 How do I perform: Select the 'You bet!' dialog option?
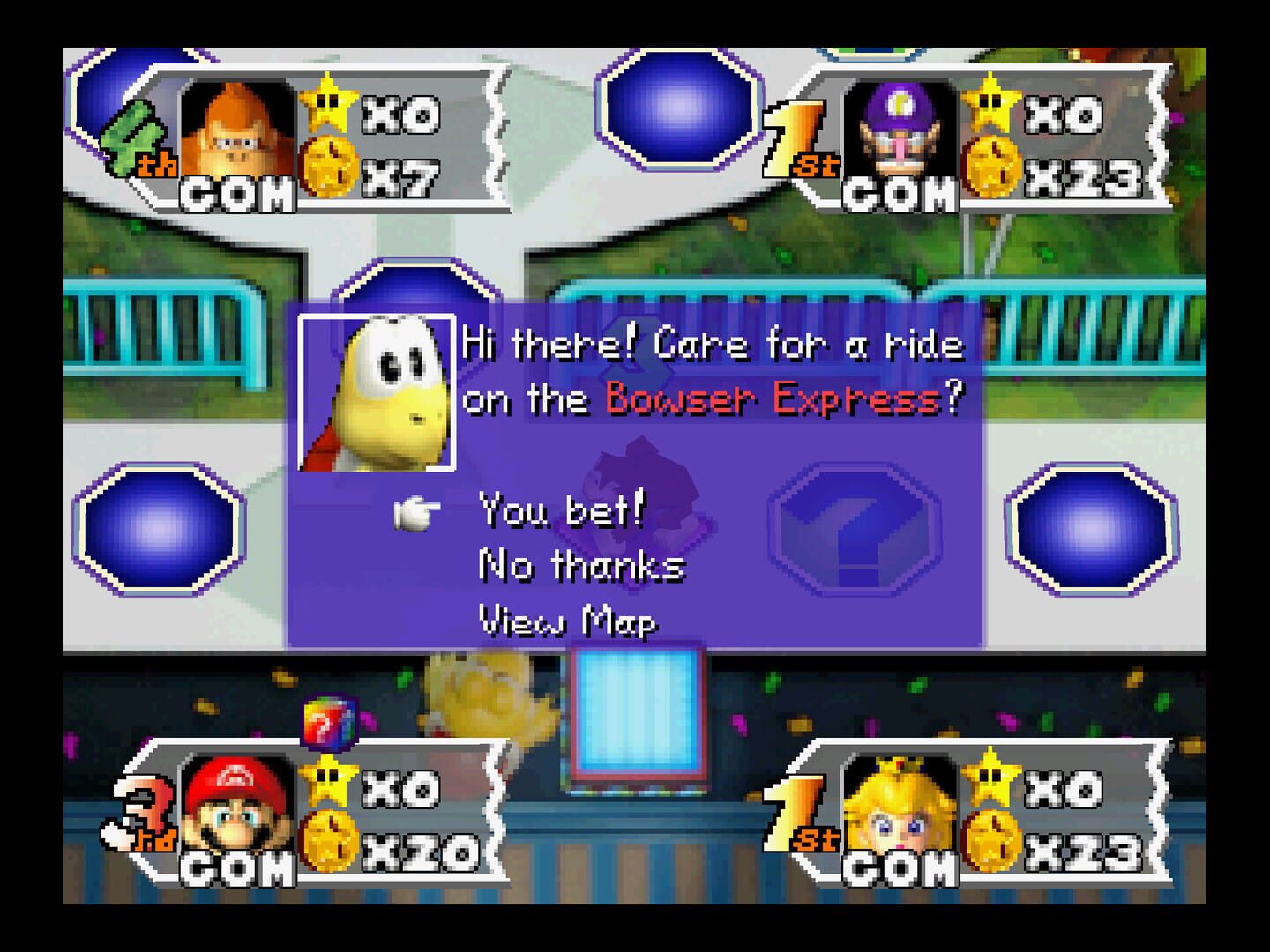tap(561, 509)
